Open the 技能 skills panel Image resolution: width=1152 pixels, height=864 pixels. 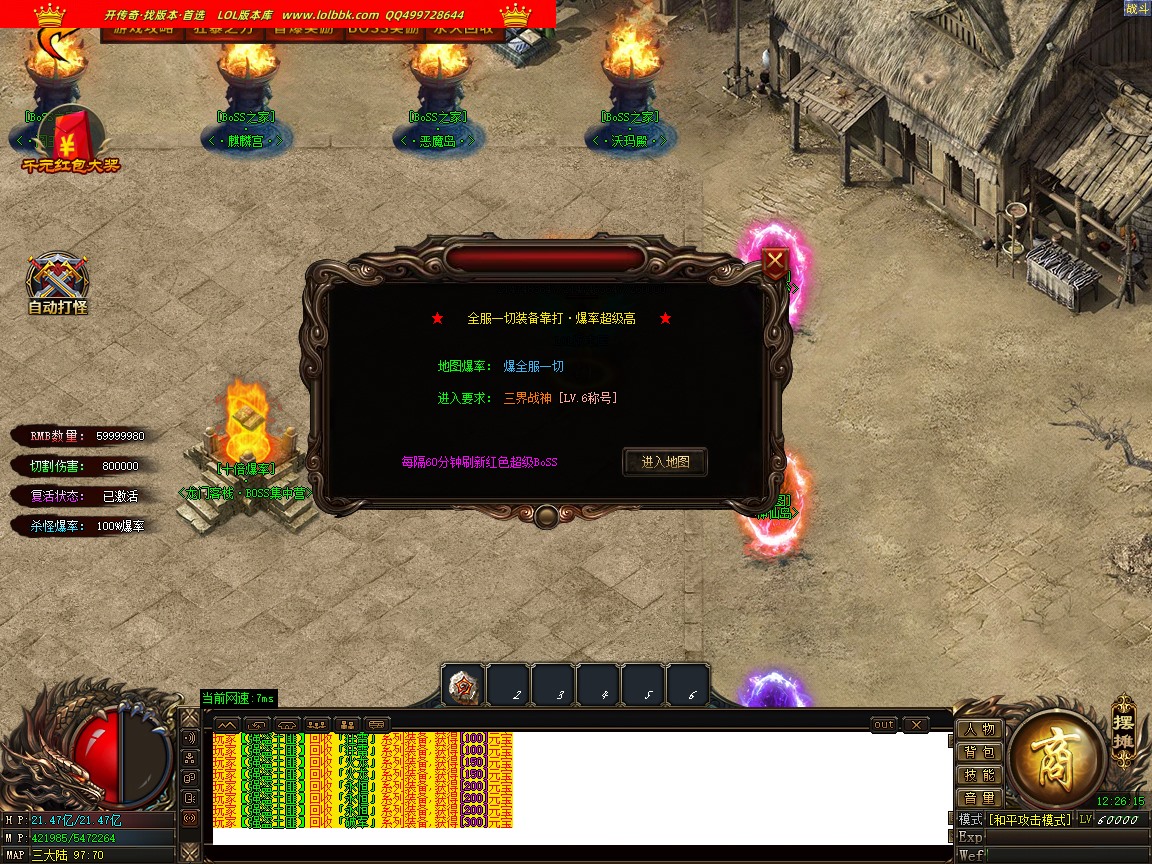click(979, 775)
